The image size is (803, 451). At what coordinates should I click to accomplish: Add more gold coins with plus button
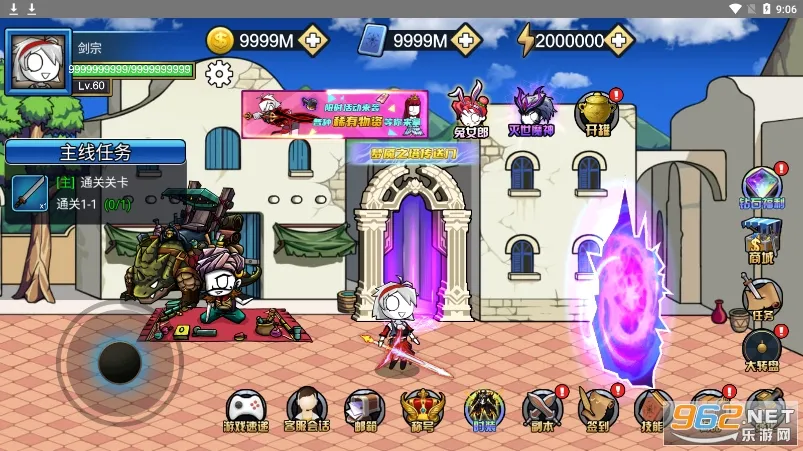[x=313, y=40]
